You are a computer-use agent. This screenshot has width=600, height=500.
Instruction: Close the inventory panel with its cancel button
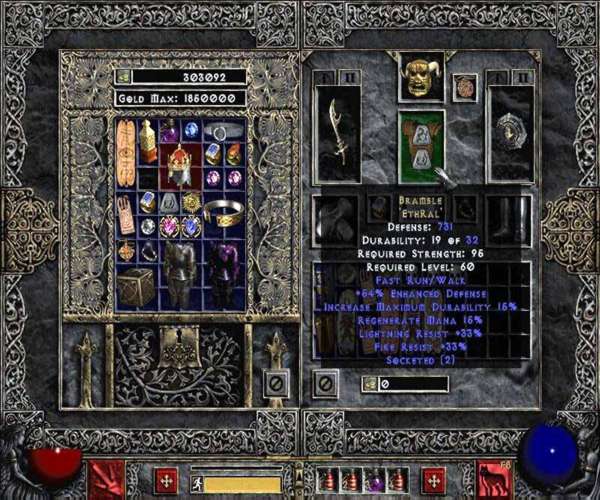324,381
